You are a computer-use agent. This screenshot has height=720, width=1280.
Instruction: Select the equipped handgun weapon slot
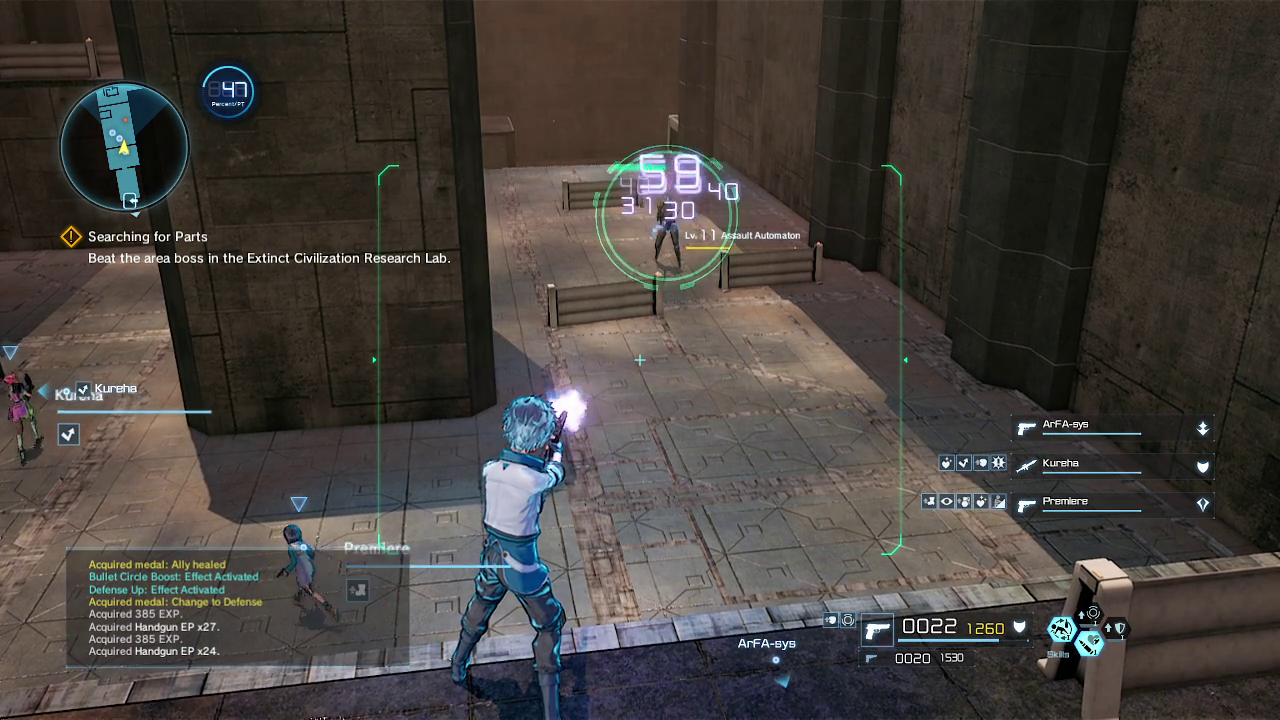[x=877, y=630]
